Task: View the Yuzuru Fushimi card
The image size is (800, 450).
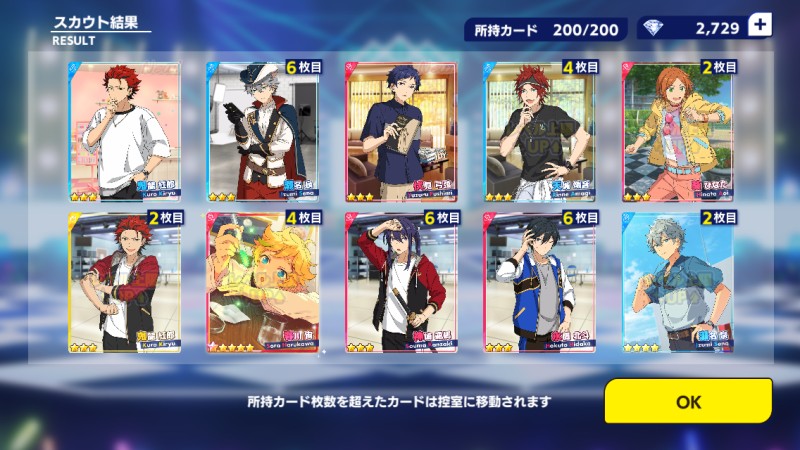Action: (x=401, y=133)
